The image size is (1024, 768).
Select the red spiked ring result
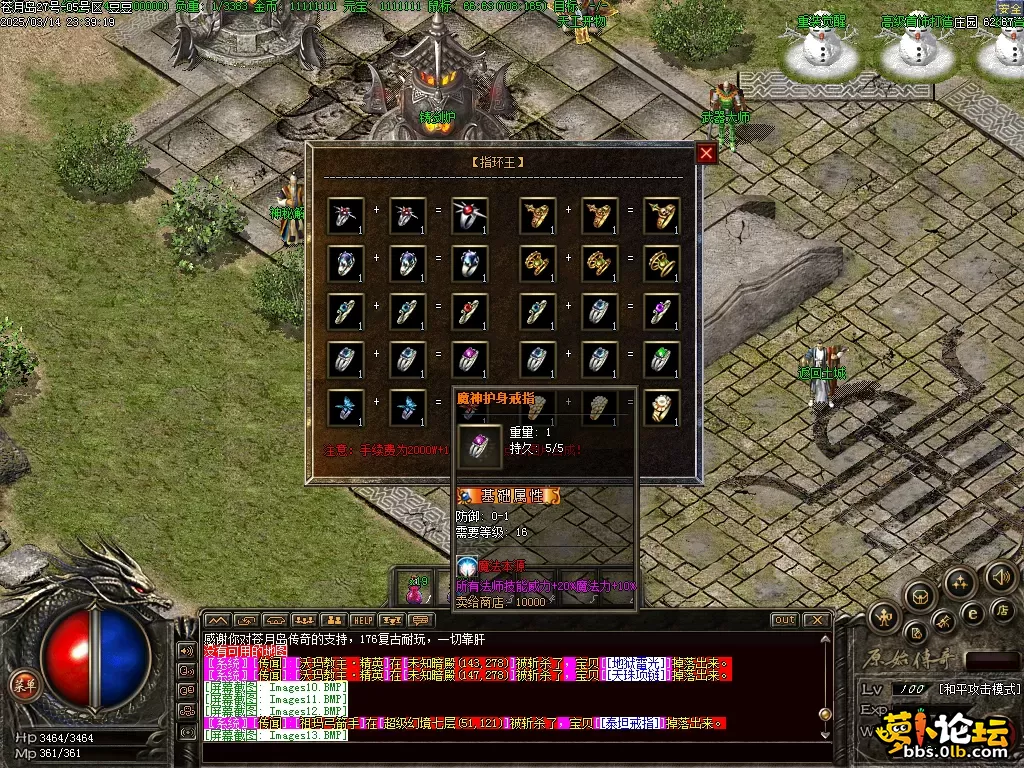click(x=469, y=216)
